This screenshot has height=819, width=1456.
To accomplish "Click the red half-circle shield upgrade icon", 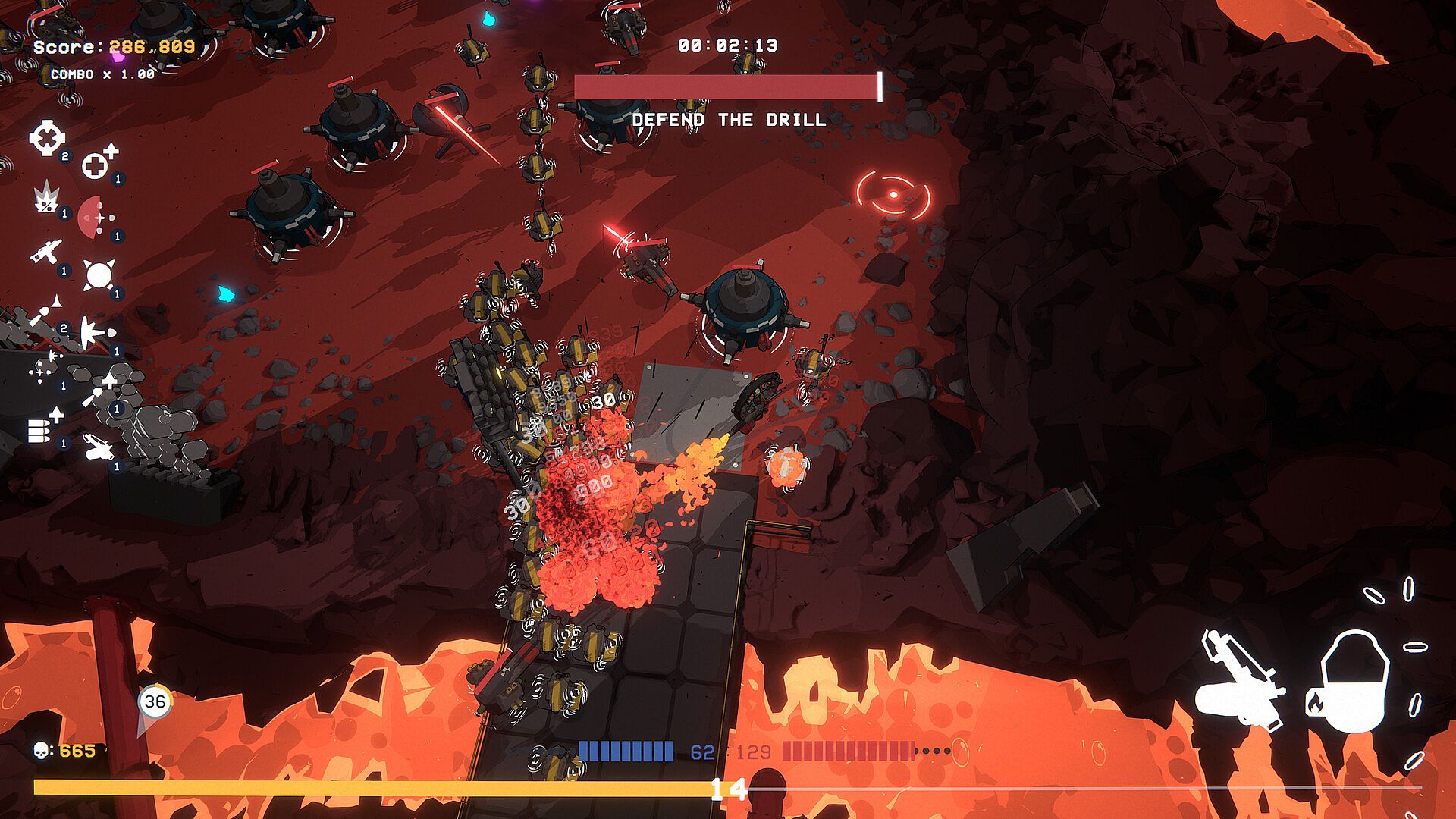I will coord(93,218).
